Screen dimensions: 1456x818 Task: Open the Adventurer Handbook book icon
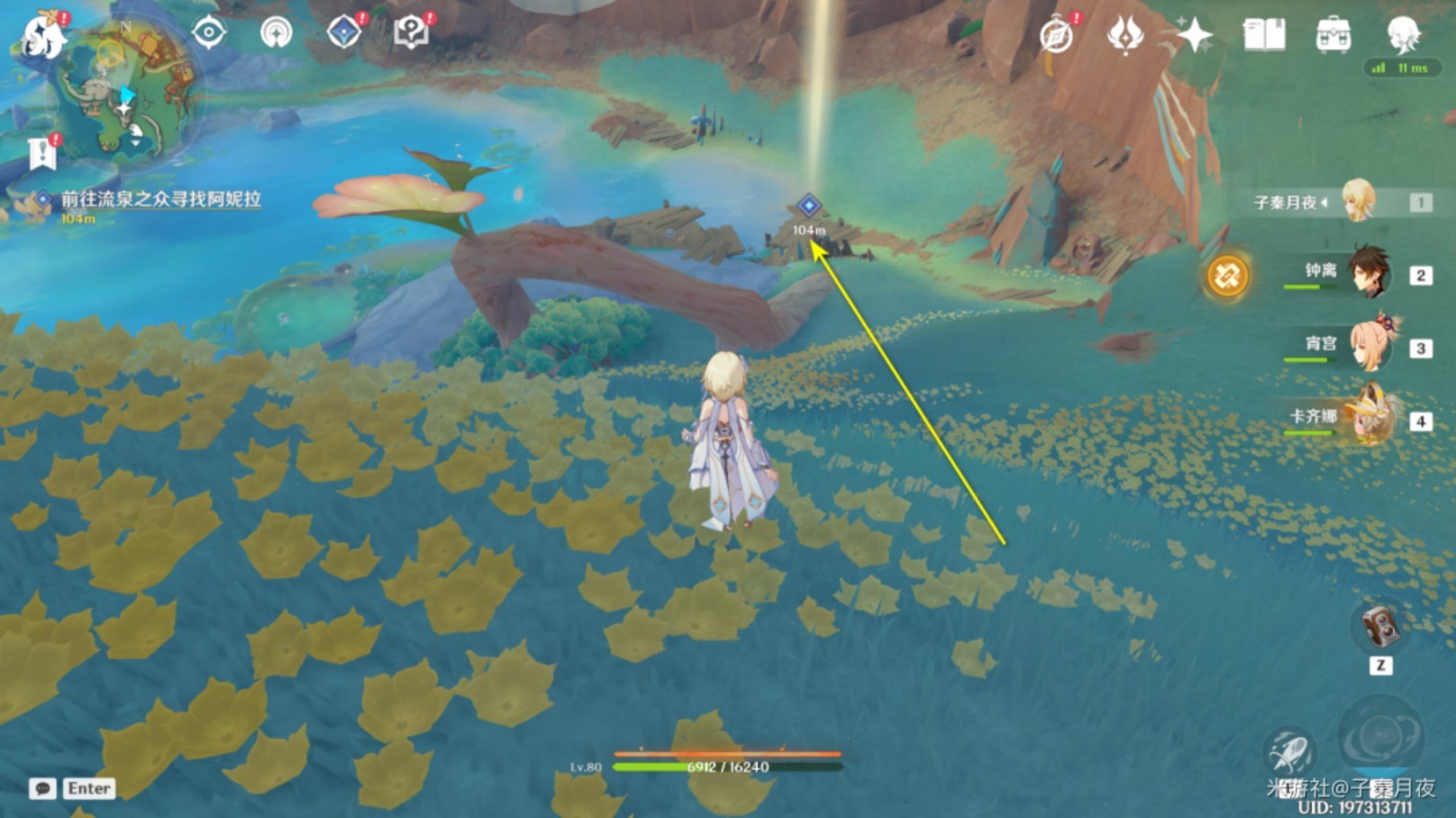[1264, 36]
